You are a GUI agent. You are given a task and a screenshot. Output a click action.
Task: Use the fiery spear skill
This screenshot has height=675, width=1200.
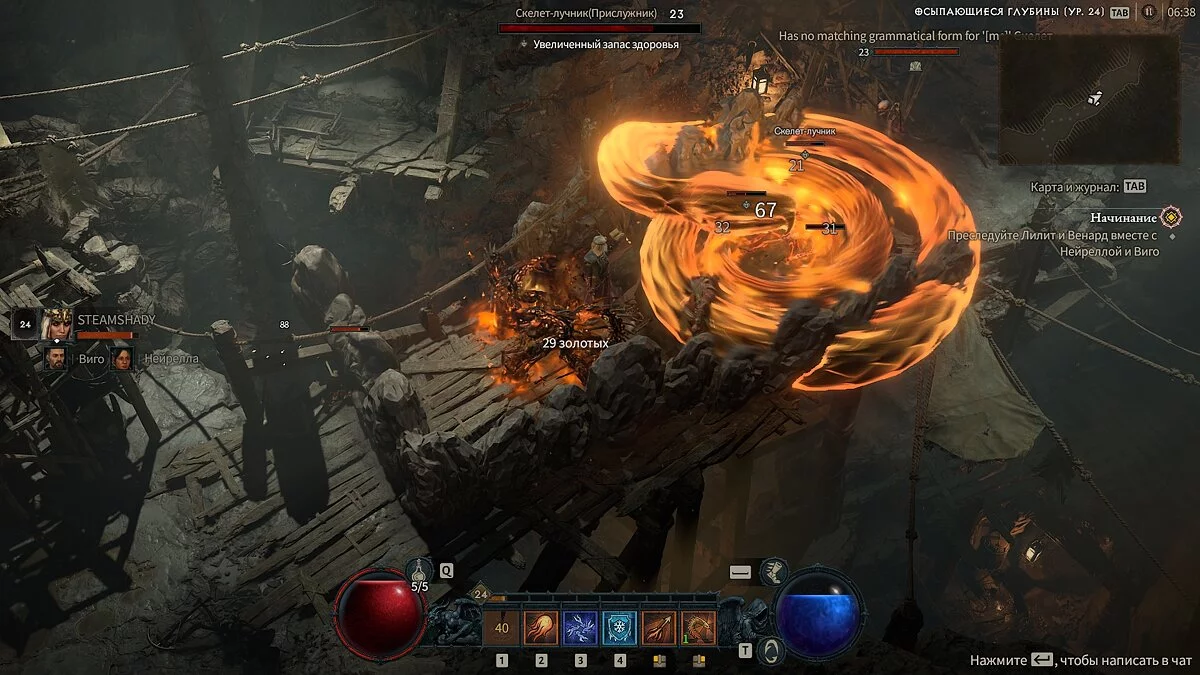(x=658, y=628)
